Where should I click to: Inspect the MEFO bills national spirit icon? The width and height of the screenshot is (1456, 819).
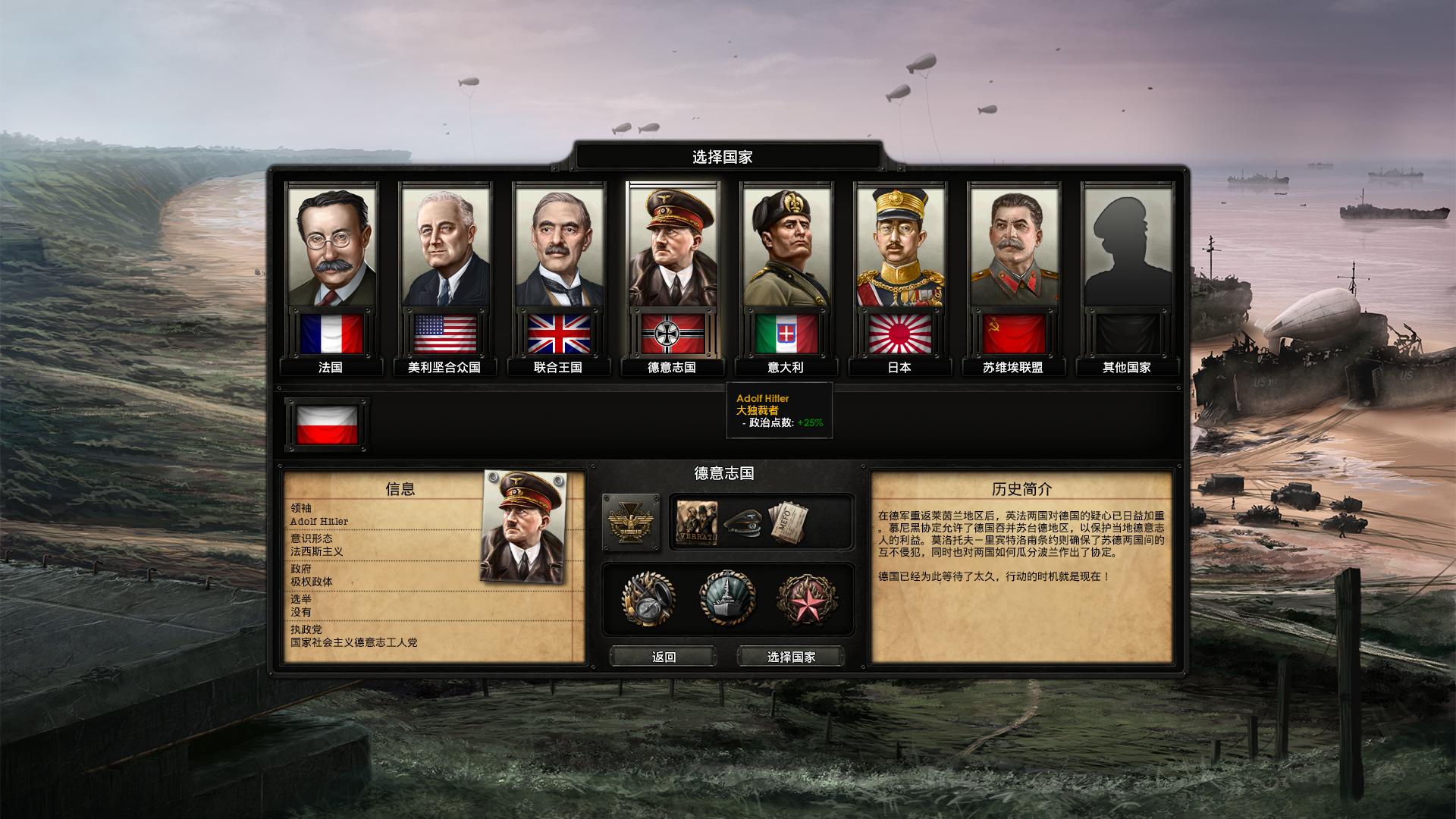[x=787, y=522]
